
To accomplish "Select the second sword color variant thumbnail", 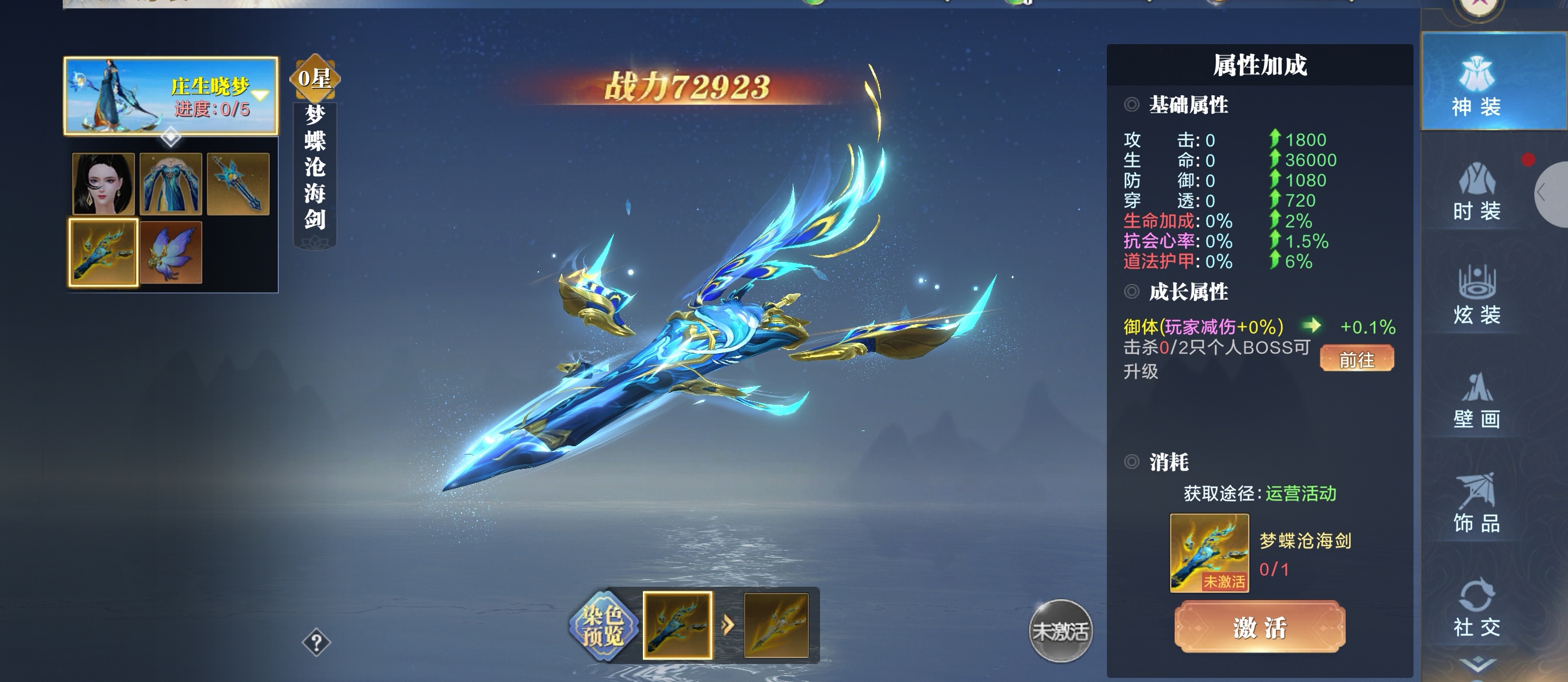I will click(776, 626).
